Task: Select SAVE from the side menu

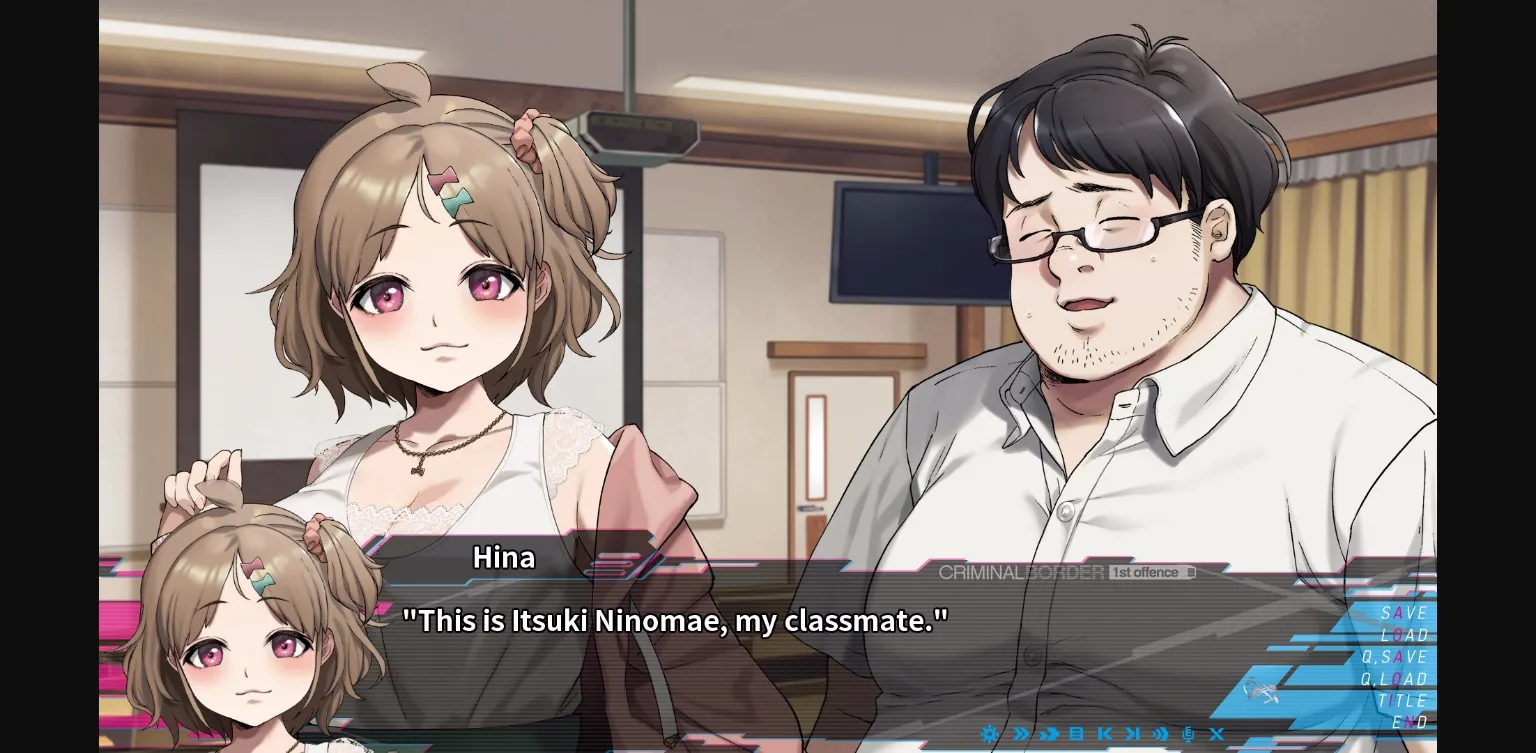Action: [1404, 613]
